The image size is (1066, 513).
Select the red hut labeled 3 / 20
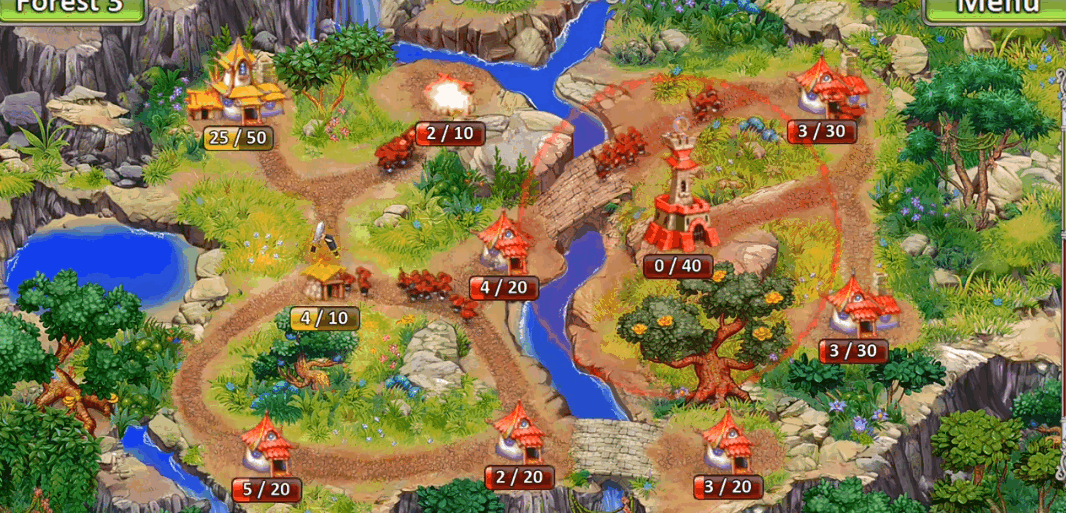(728, 441)
